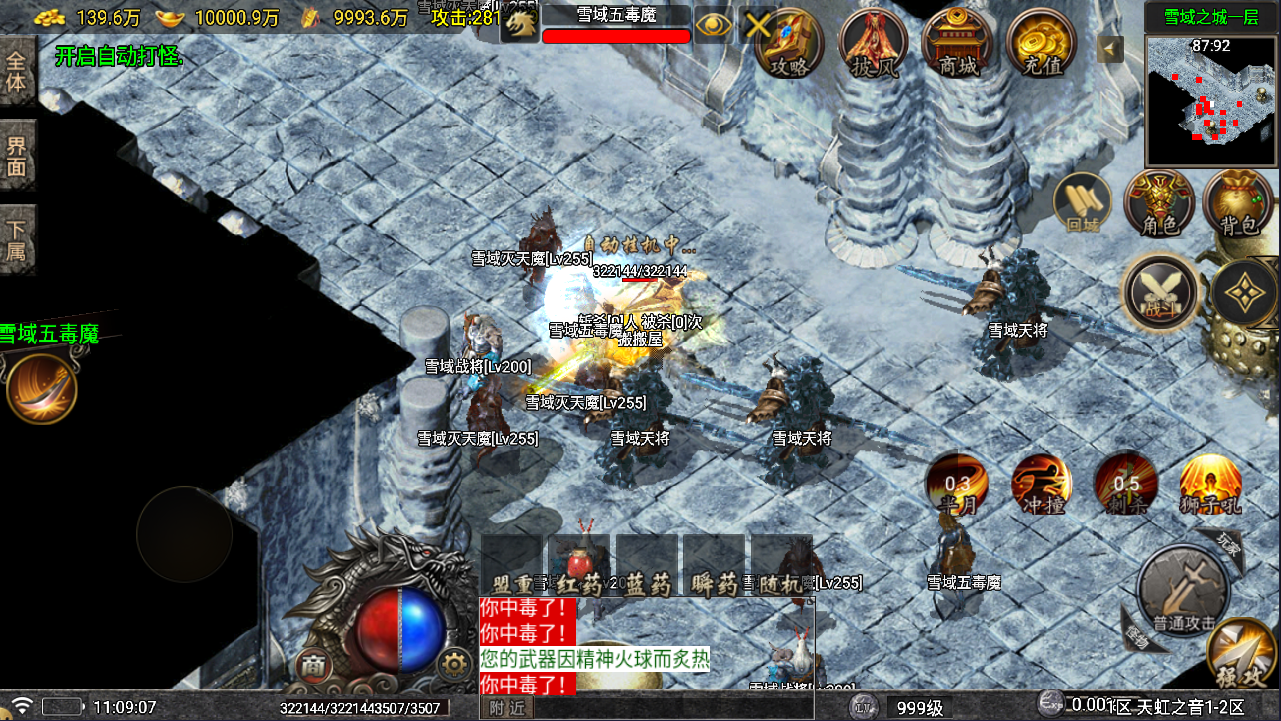Image resolution: width=1281 pixels, height=721 pixels.
Task: Toggle the 战斗 combat mode button
Action: click(1161, 292)
